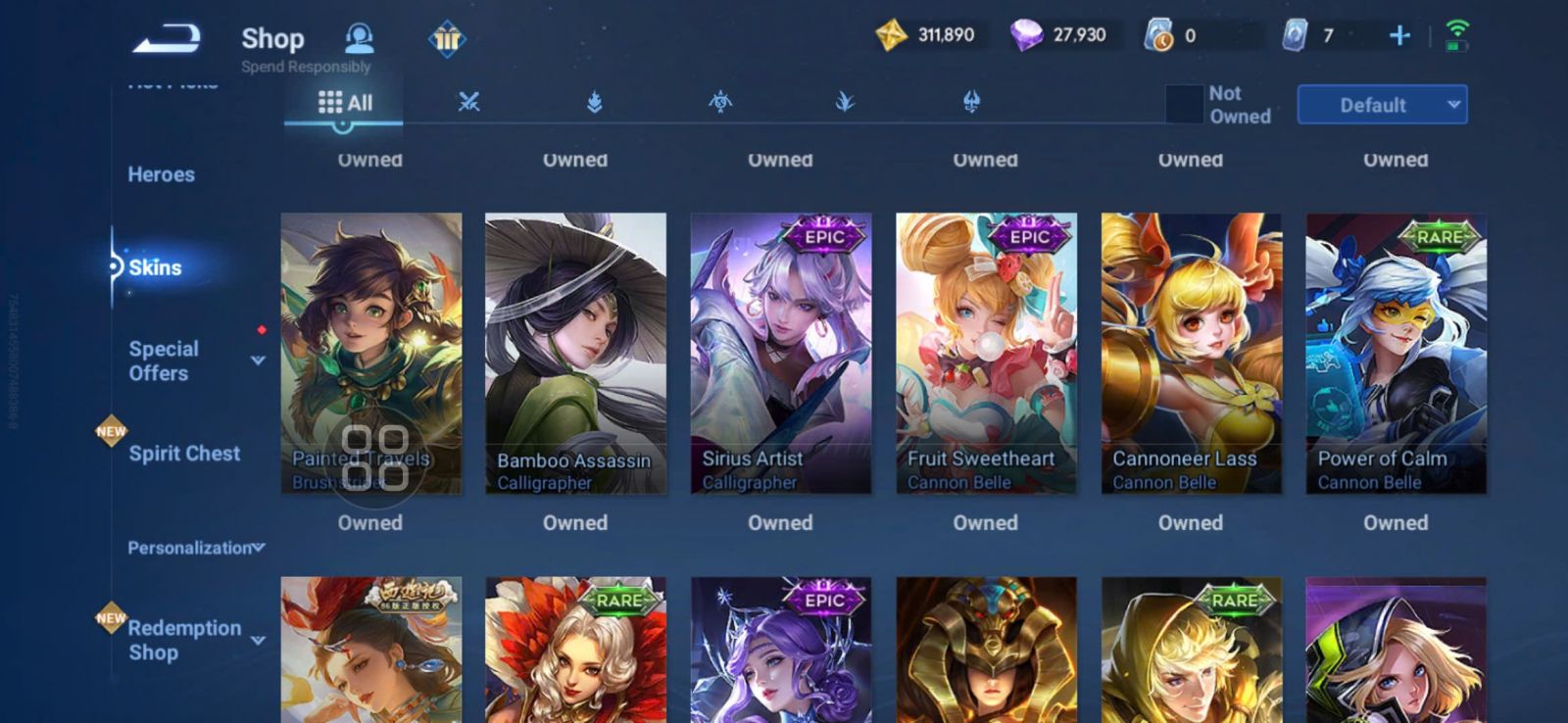Filter skins by crossed swords role

tap(469, 102)
